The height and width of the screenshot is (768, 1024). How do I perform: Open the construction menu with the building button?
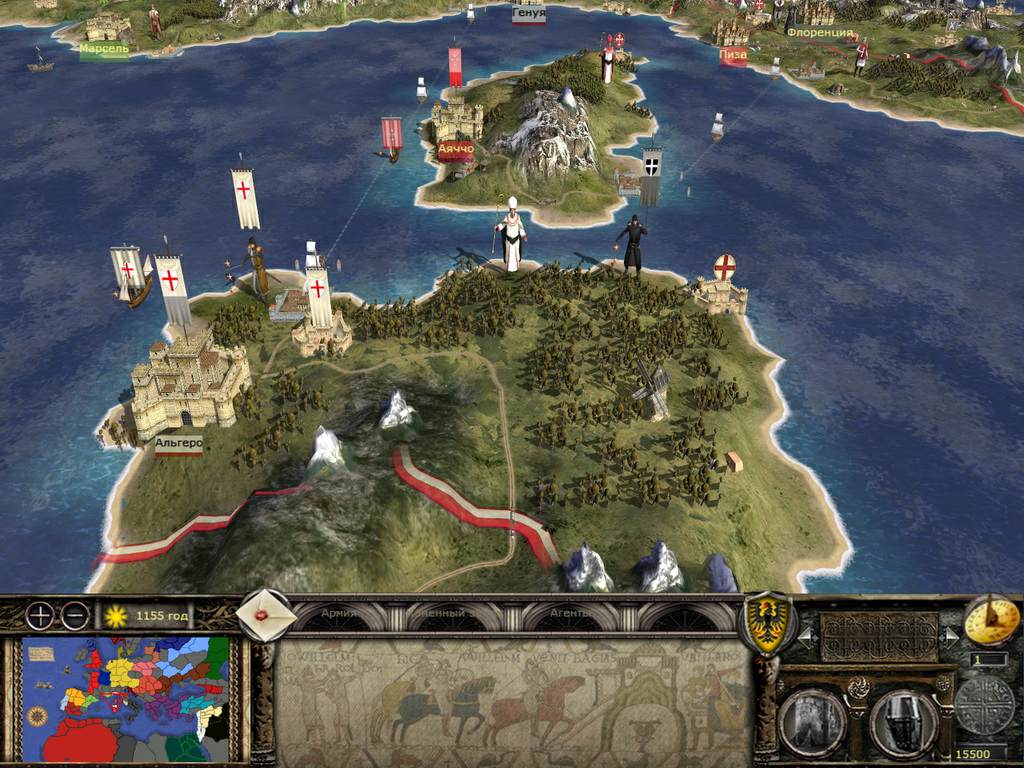(x=811, y=722)
